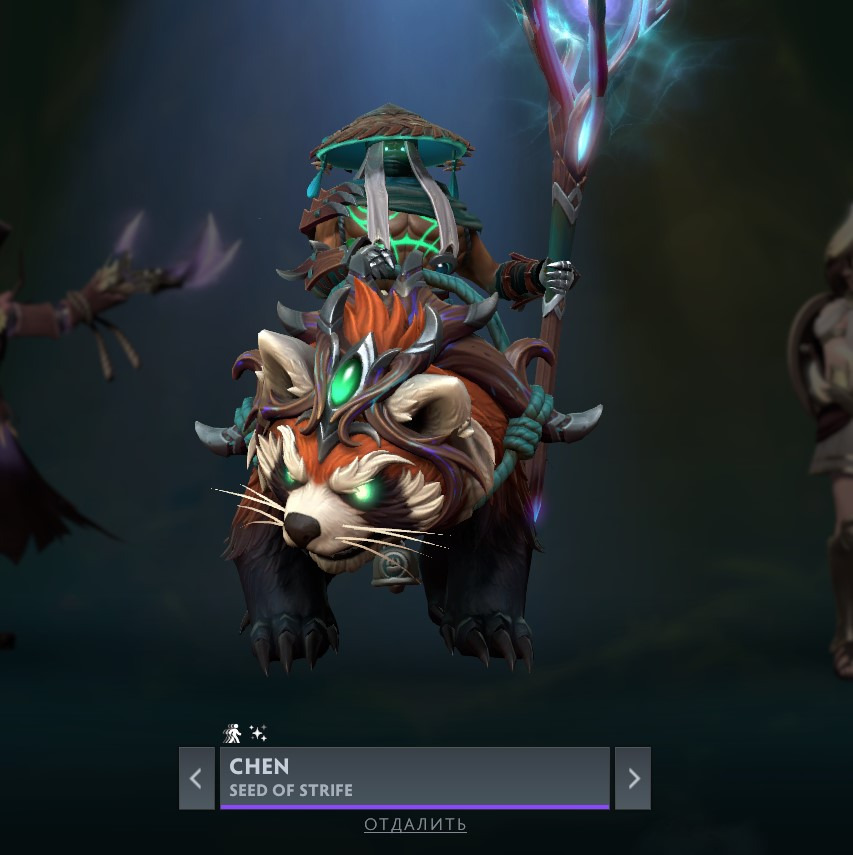Select the Chen Seed of Strife set panel
The height and width of the screenshot is (855, 853).
tap(414, 777)
